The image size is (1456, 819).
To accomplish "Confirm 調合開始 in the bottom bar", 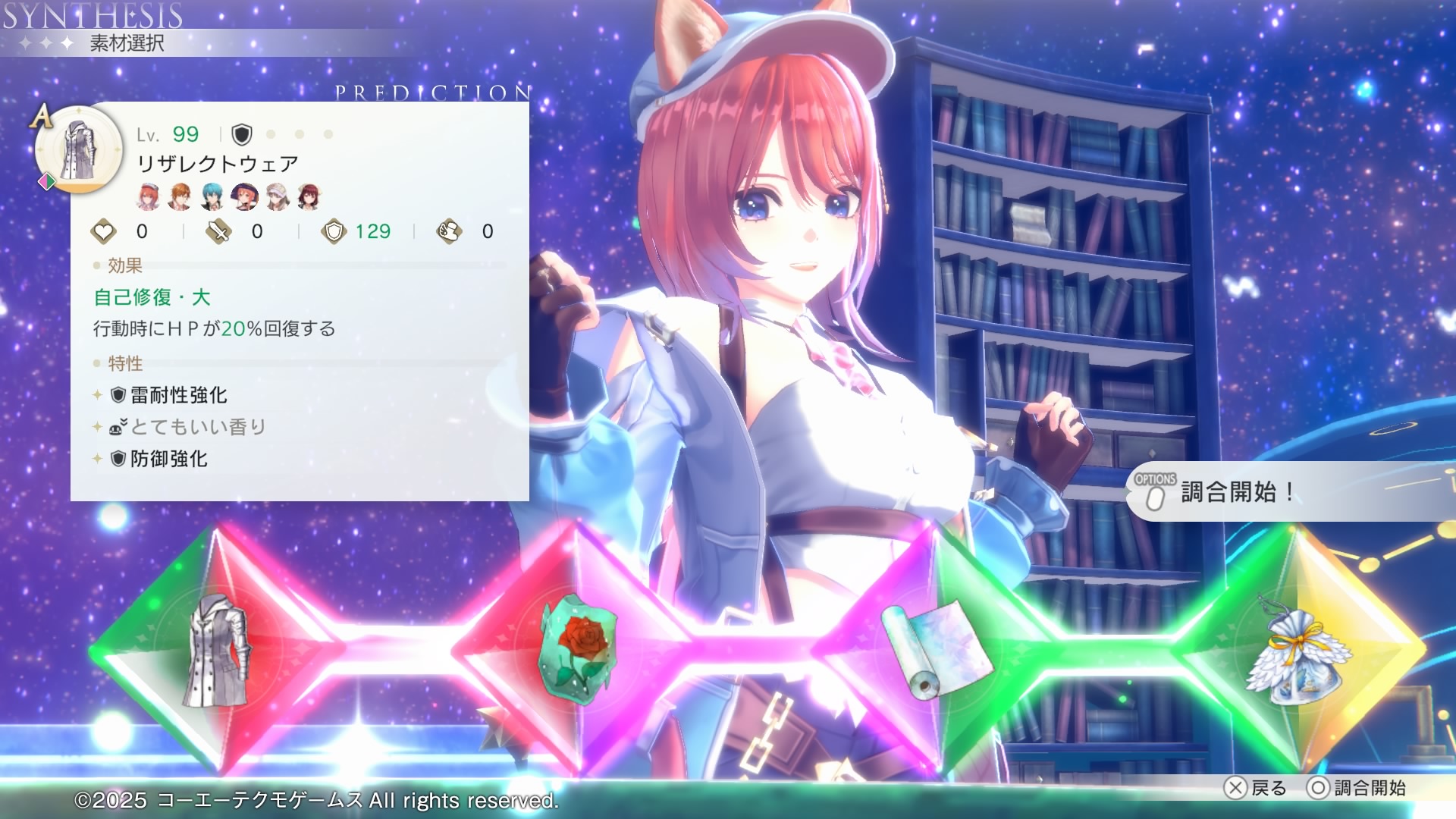I will tap(1357, 788).
